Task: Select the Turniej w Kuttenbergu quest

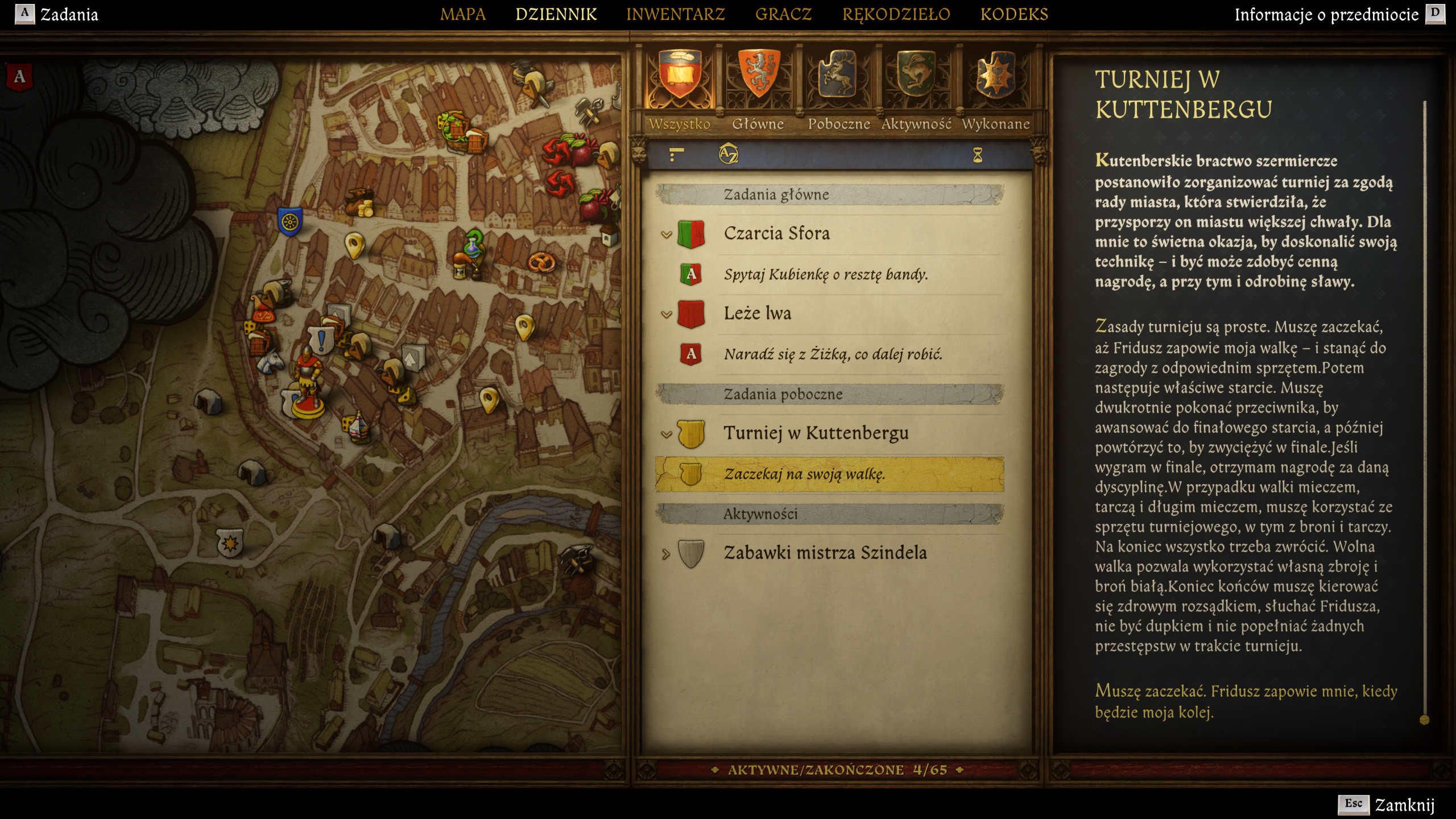Action: (x=816, y=433)
